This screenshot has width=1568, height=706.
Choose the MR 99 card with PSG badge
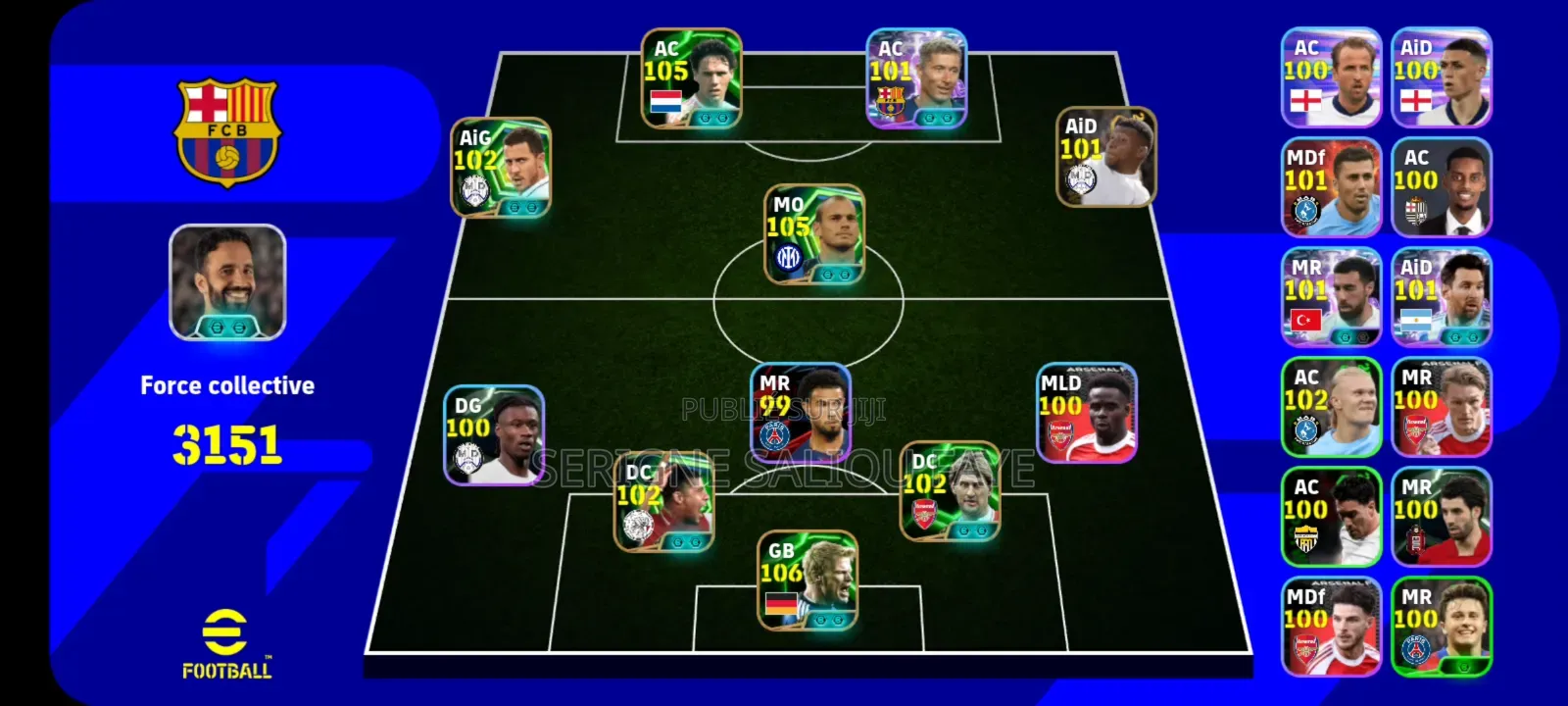click(801, 414)
